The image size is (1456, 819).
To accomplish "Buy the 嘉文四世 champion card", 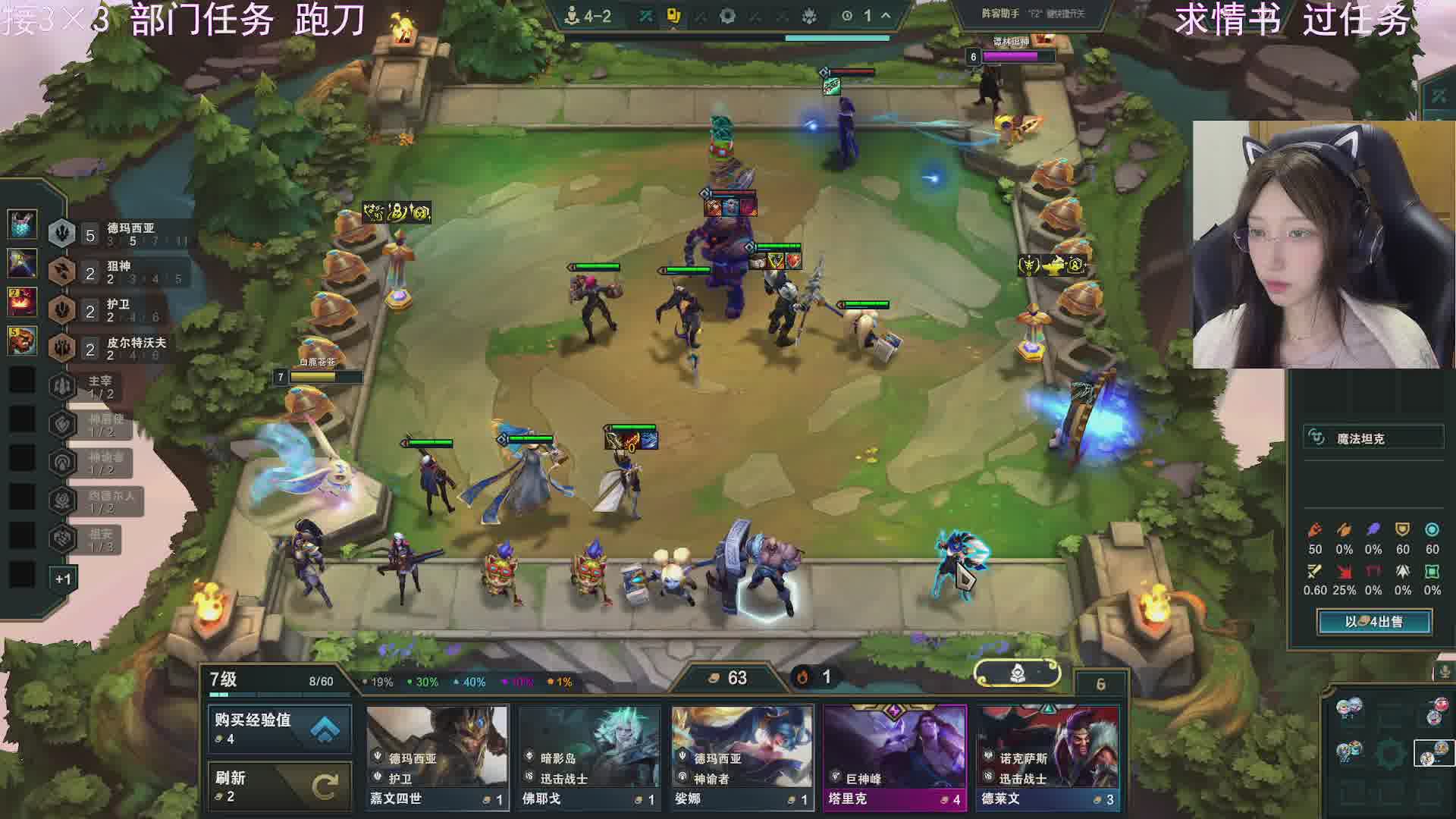I will tap(437, 757).
